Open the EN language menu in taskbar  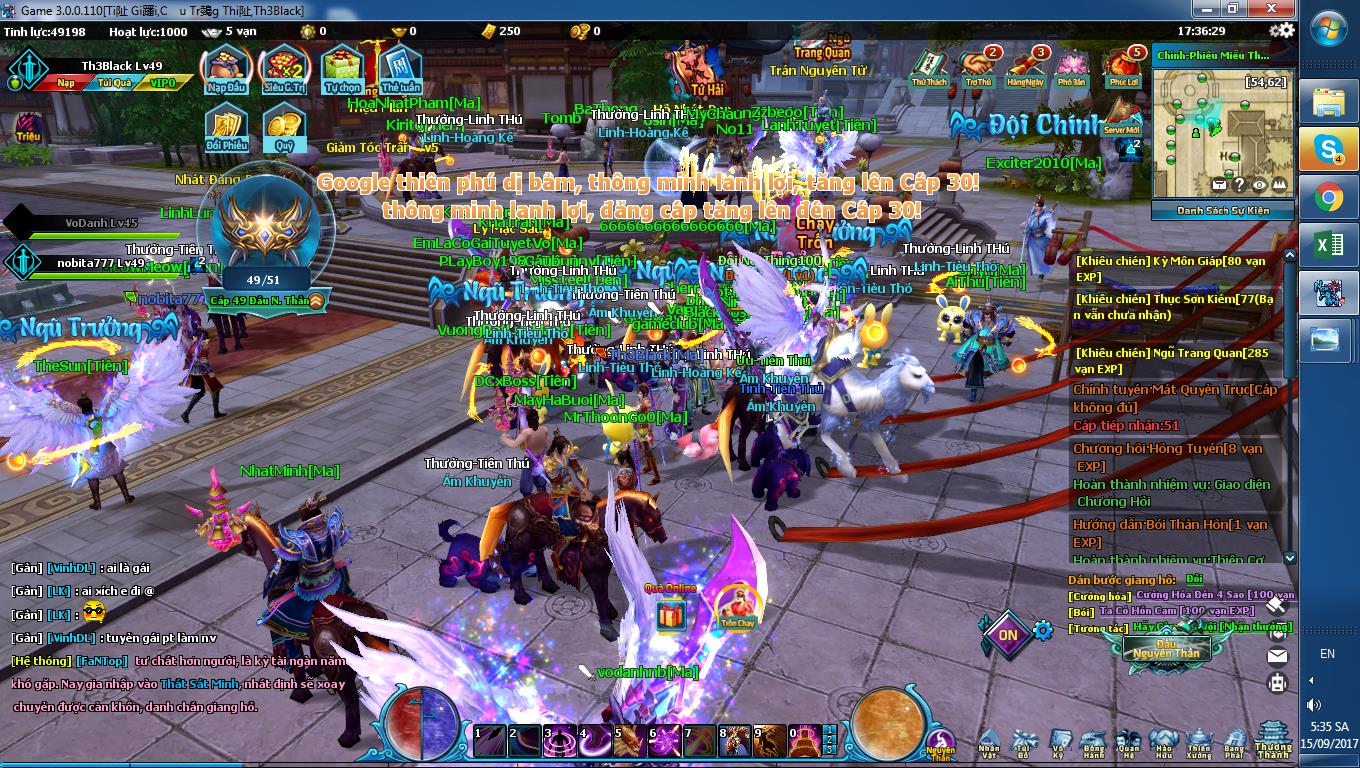(1327, 652)
